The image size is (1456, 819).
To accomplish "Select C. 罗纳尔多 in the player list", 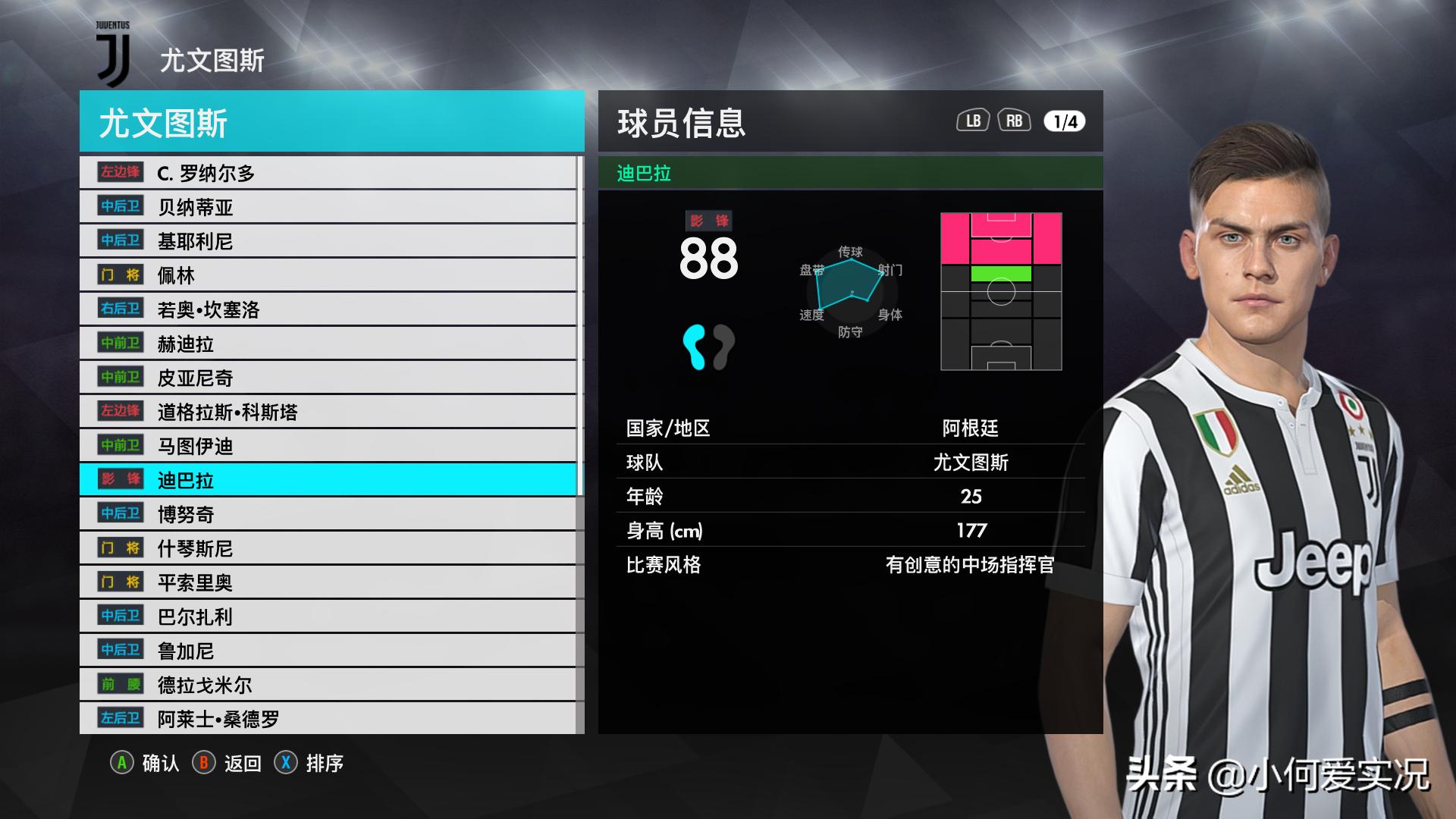I will click(x=328, y=173).
